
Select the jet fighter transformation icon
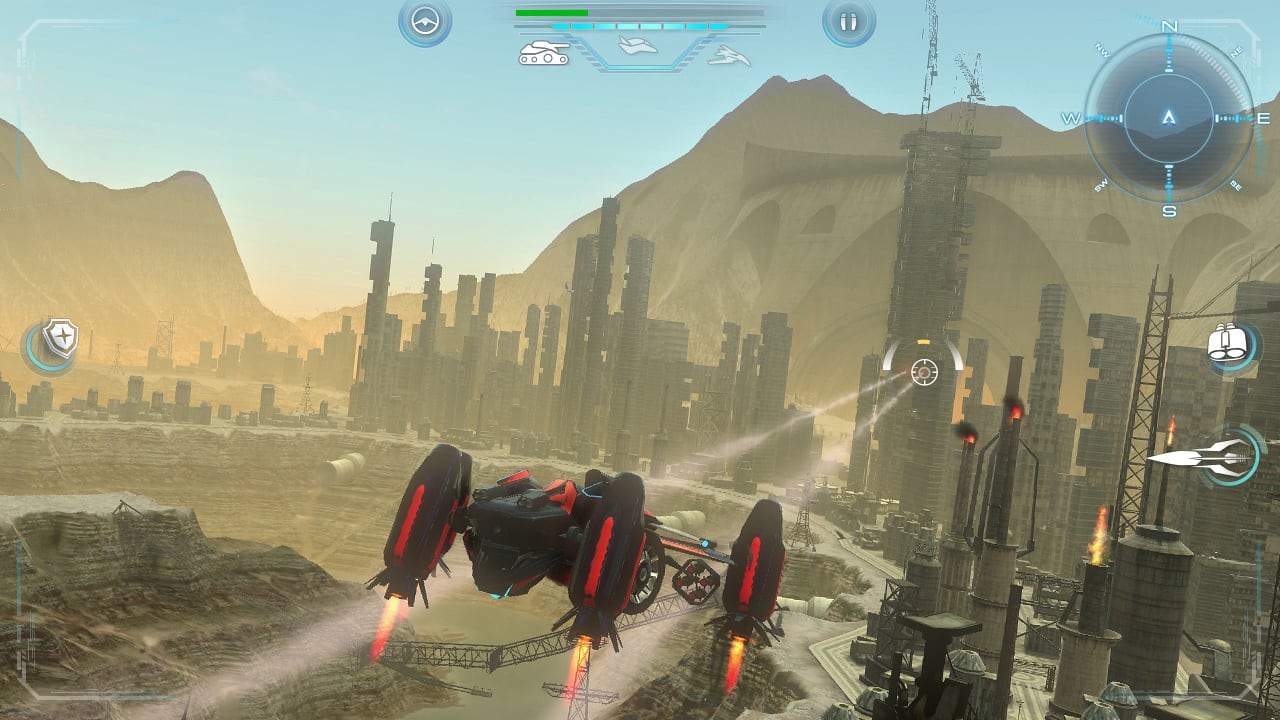coord(730,55)
